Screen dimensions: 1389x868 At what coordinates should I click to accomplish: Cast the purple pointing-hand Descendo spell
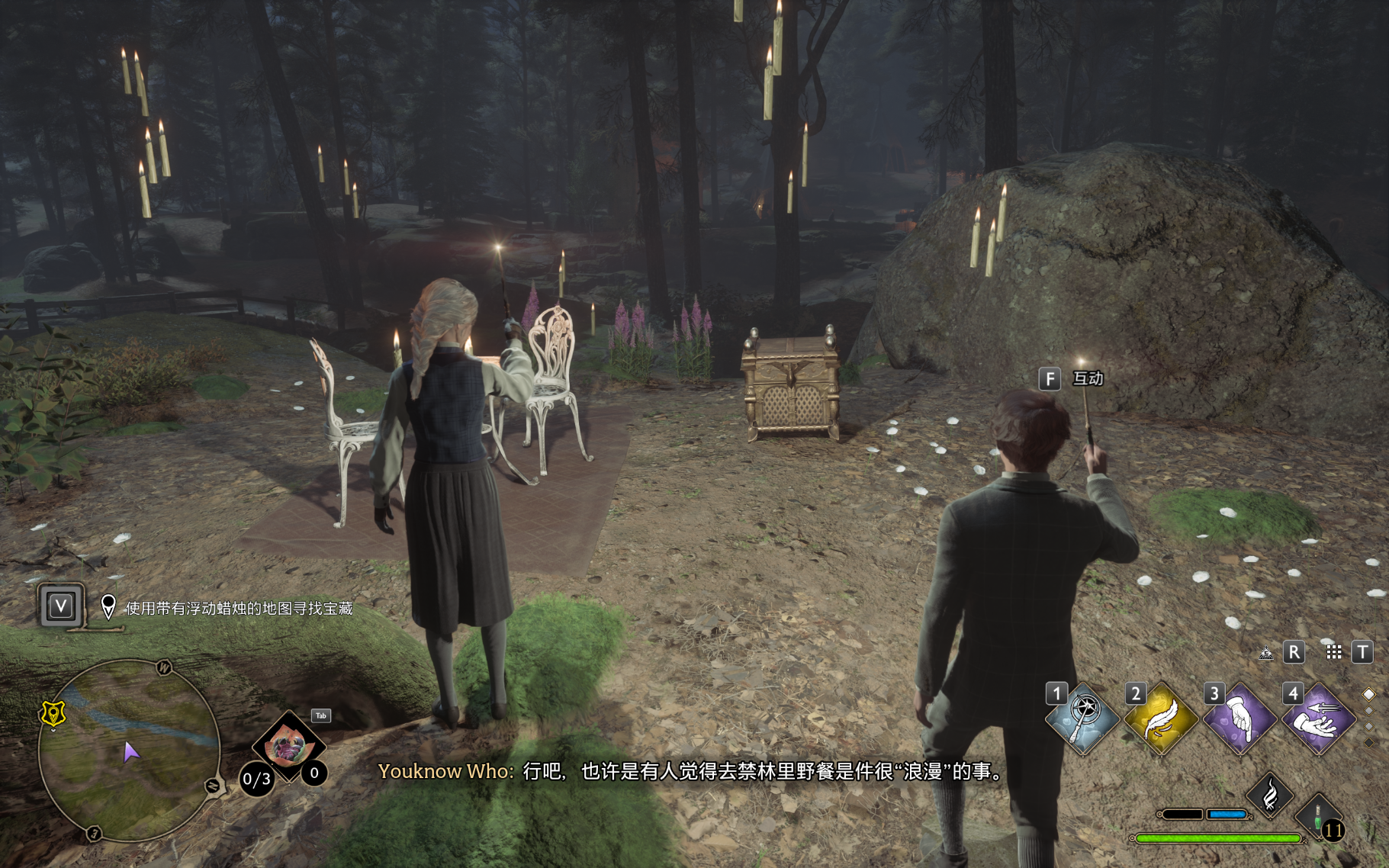(1239, 719)
